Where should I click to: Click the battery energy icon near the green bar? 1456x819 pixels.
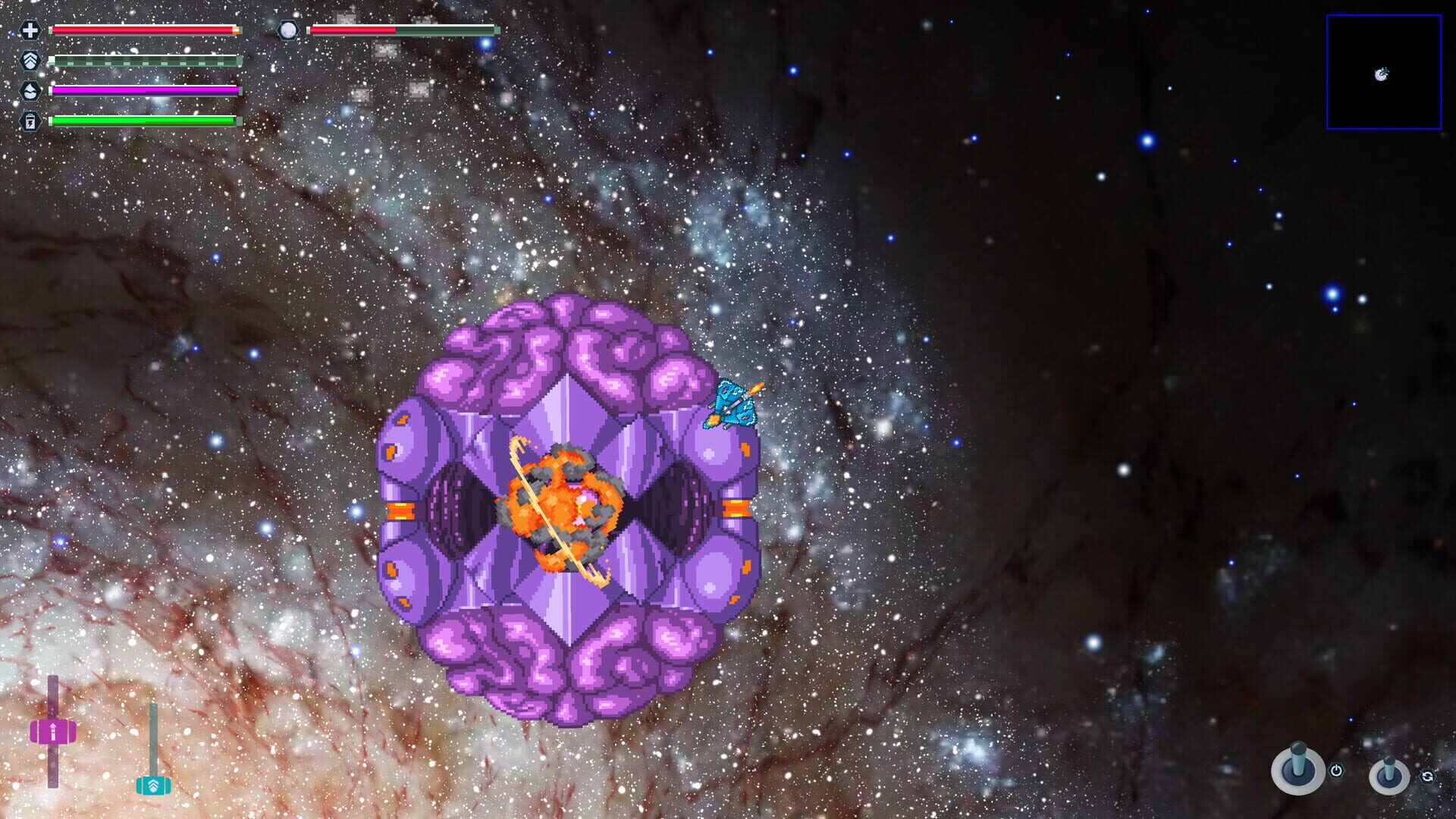[x=29, y=120]
